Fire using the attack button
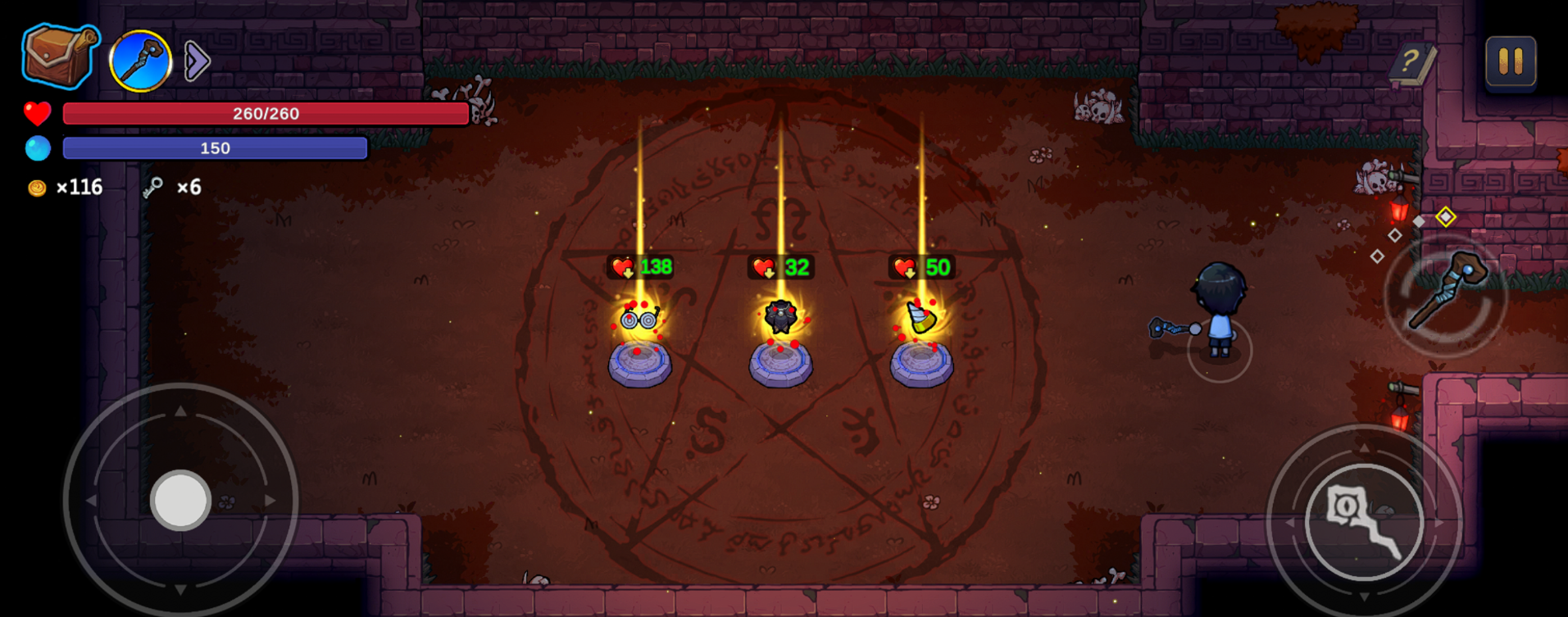The image size is (1568, 617). (1364, 521)
